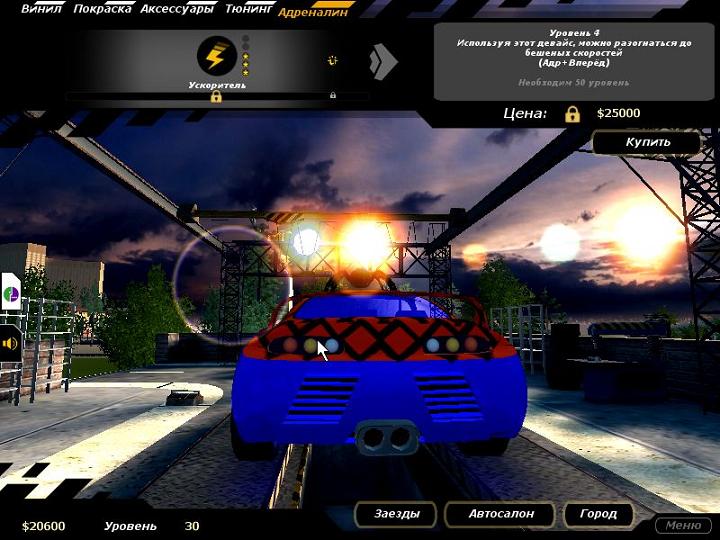Open the Заезды races screen
Image resolution: width=720 pixels, height=540 pixels.
[396, 514]
